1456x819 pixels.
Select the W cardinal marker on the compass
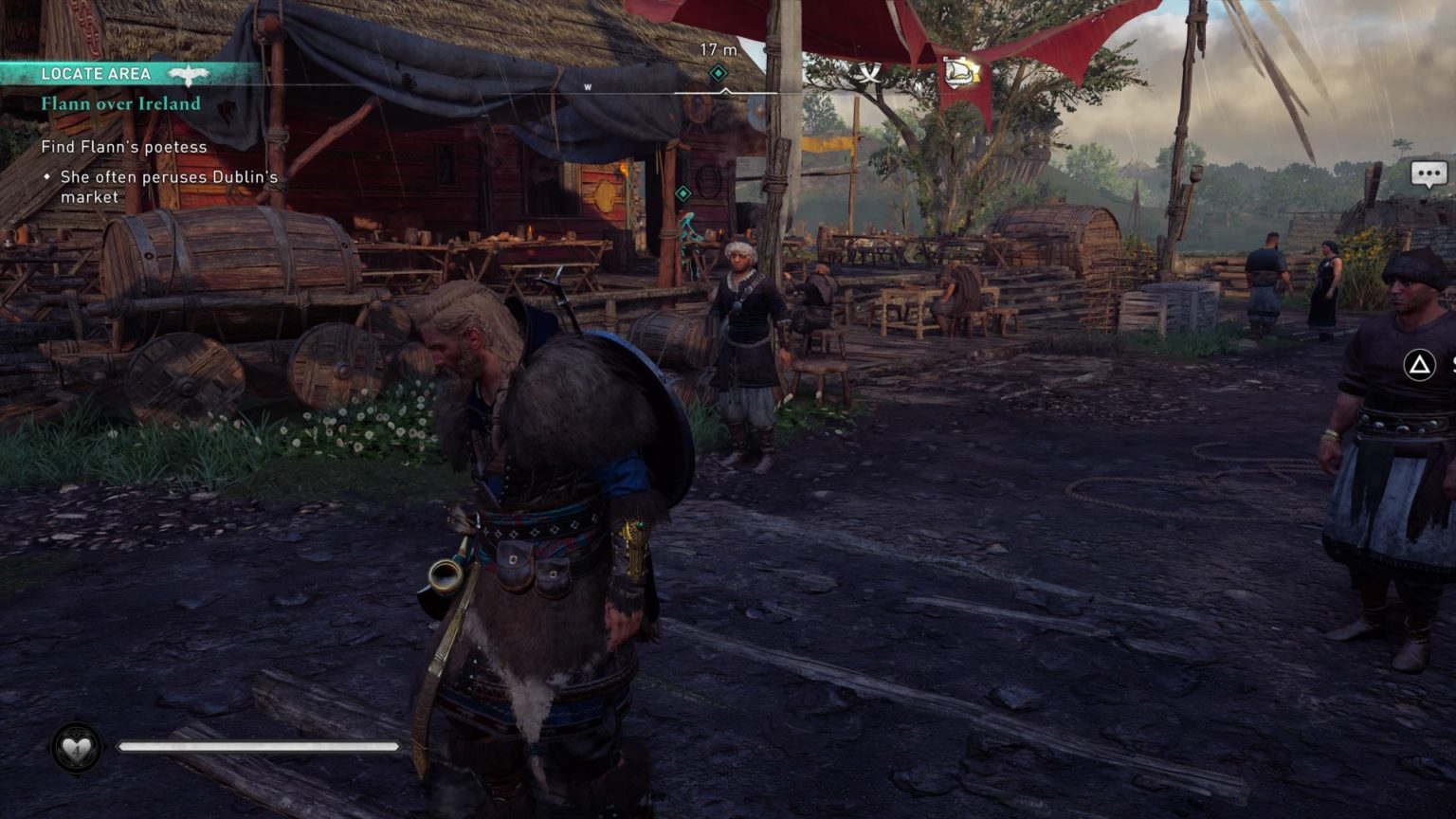[x=588, y=86]
